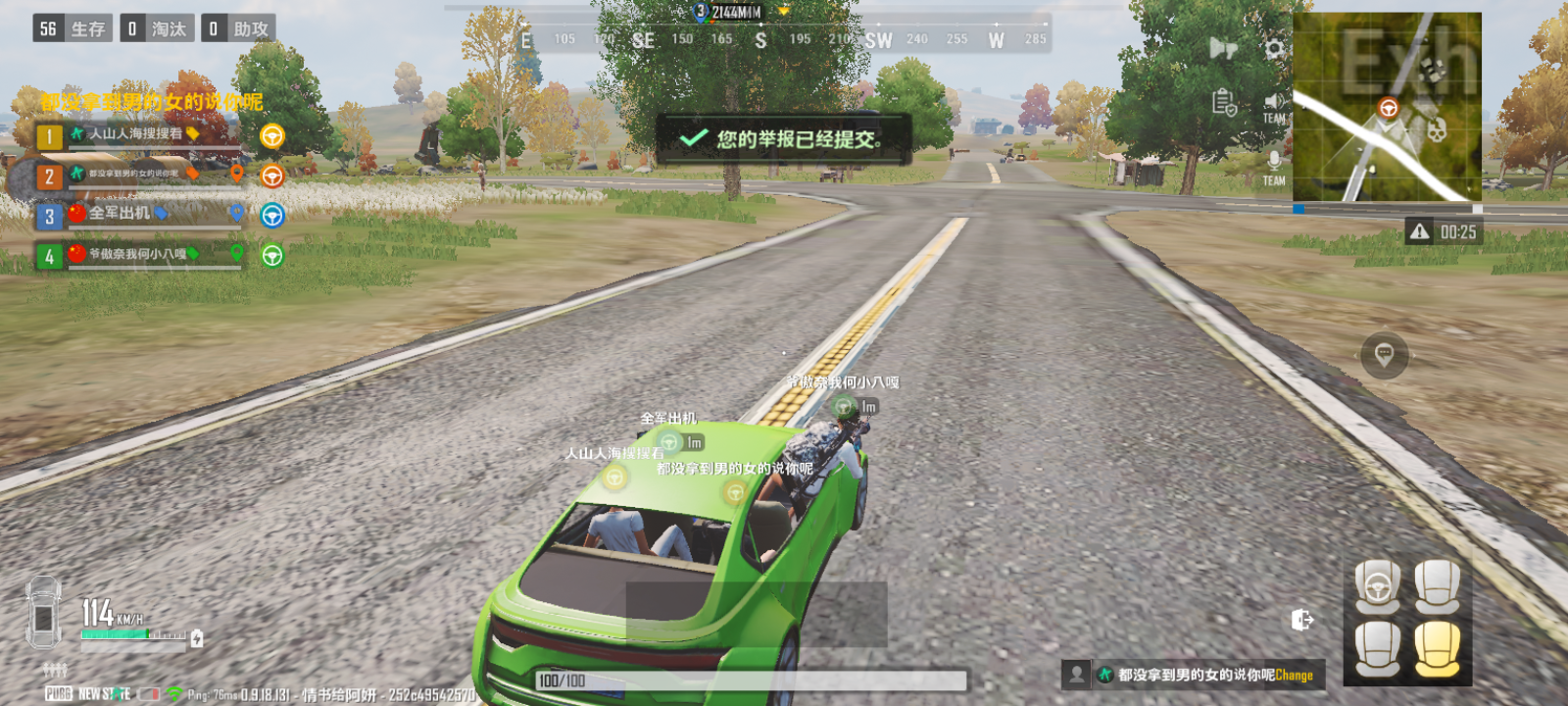The width and height of the screenshot is (1568, 706).
Task: Expand the minimap to full map
Action: point(1387,108)
